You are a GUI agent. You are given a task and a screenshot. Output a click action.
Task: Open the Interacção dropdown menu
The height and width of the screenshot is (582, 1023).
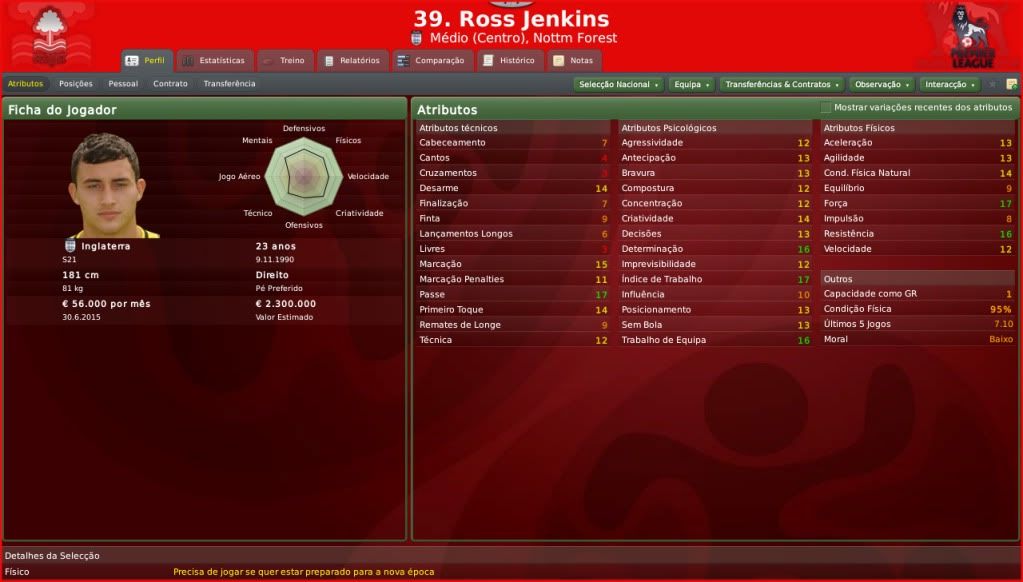(x=949, y=85)
